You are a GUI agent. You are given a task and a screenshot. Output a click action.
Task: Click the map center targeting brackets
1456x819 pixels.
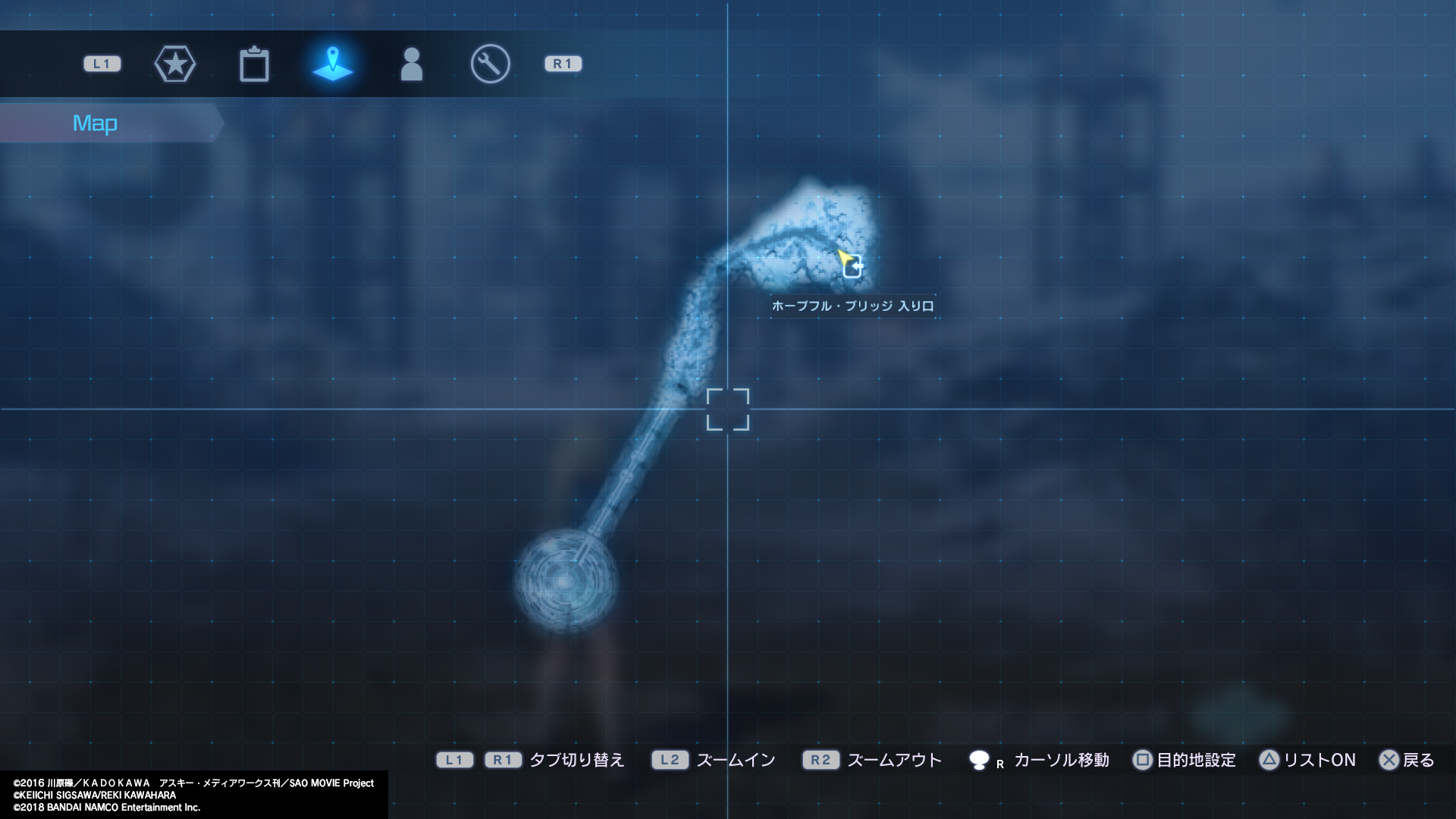click(729, 409)
